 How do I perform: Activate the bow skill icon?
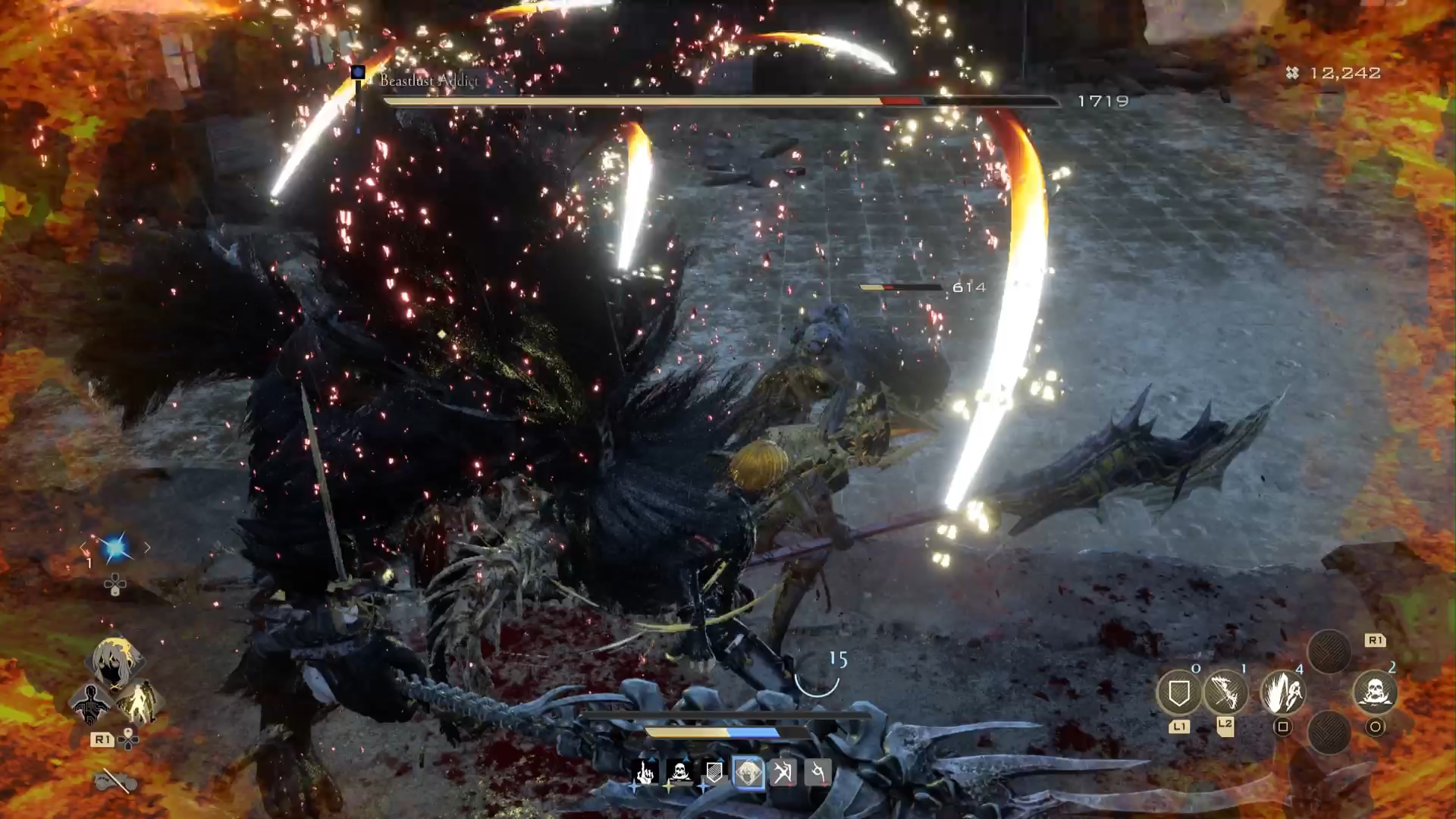pyautogui.click(x=1225, y=692)
